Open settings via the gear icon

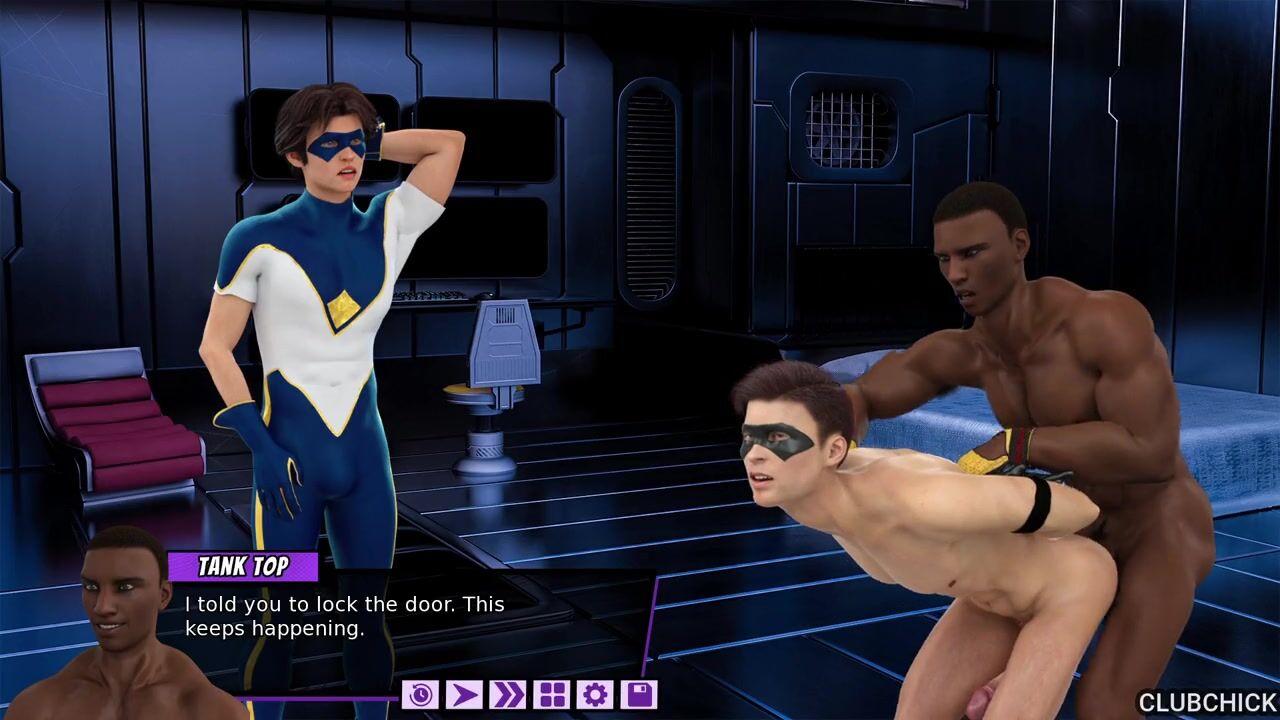pyautogui.click(x=595, y=694)
